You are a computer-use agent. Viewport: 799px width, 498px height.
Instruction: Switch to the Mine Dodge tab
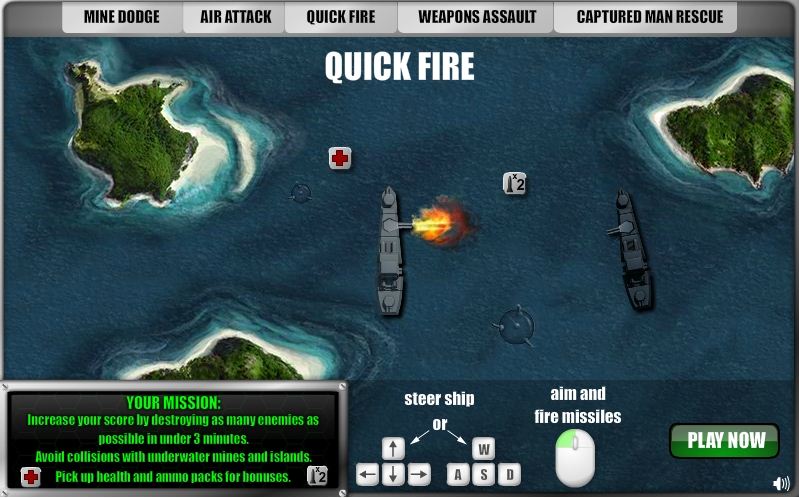[x=121, y=17]
